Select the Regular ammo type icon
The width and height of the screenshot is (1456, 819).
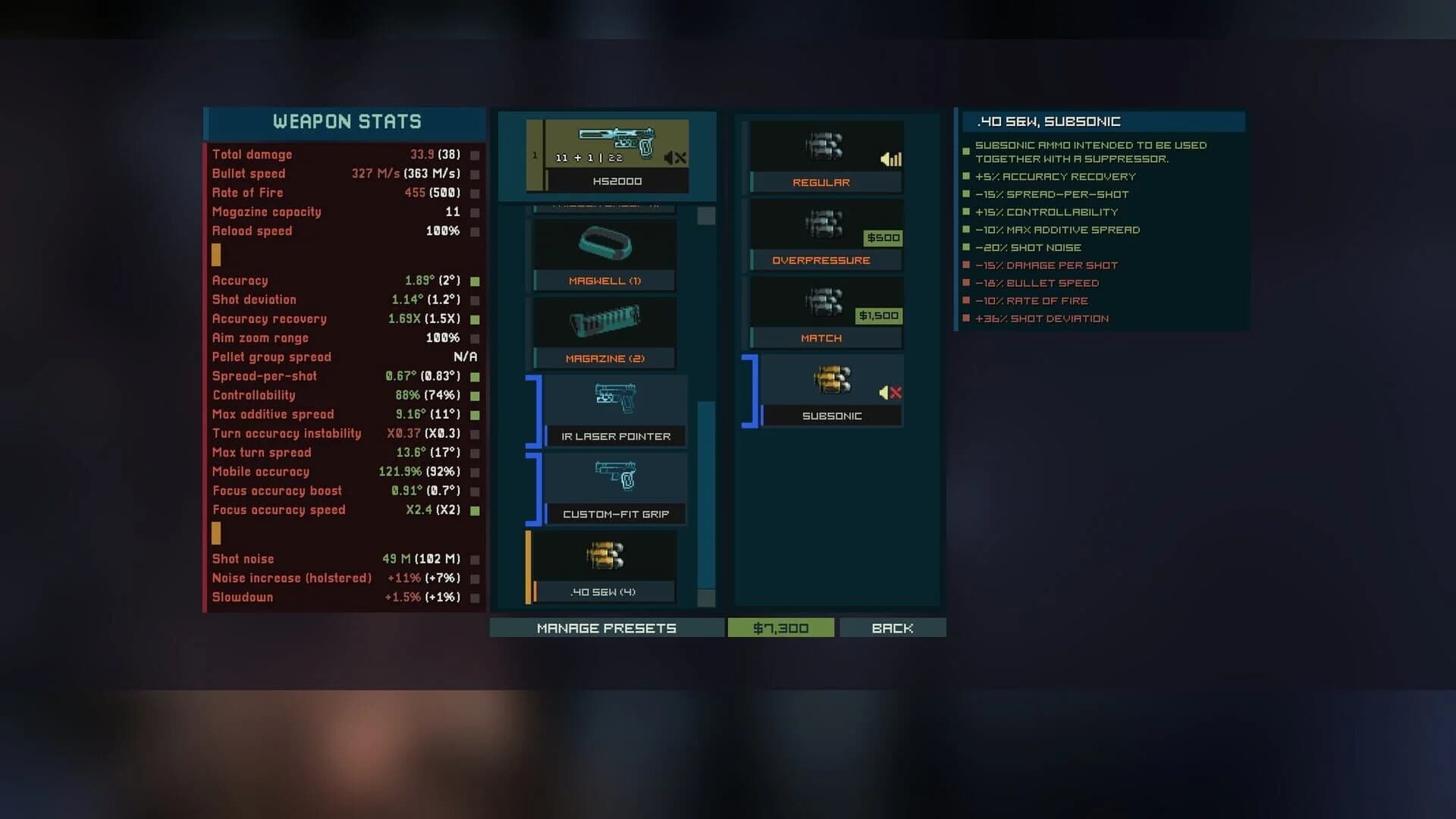coord(824,149)
